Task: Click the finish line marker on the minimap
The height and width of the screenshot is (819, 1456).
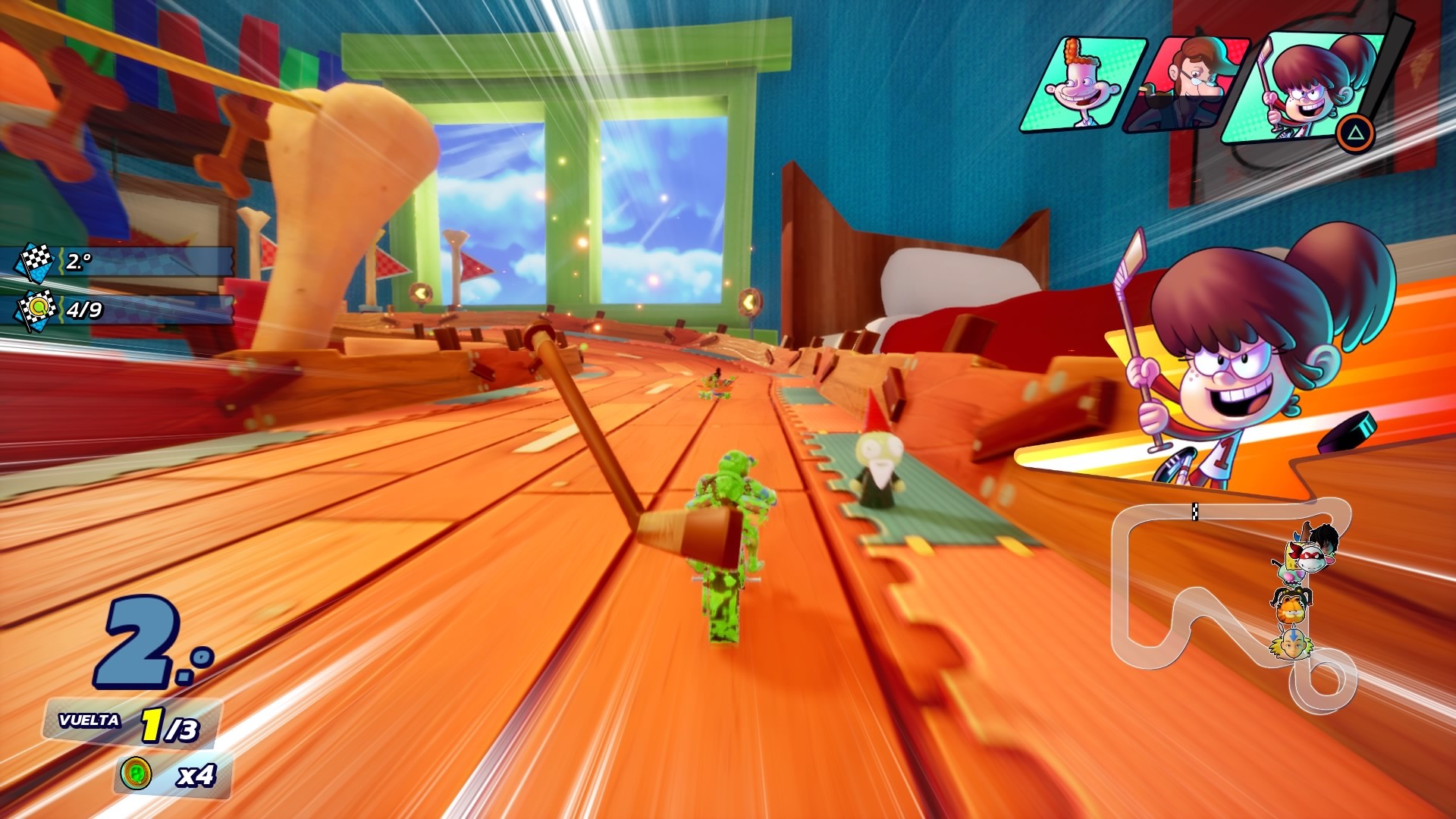Action: click(1194, 512)
